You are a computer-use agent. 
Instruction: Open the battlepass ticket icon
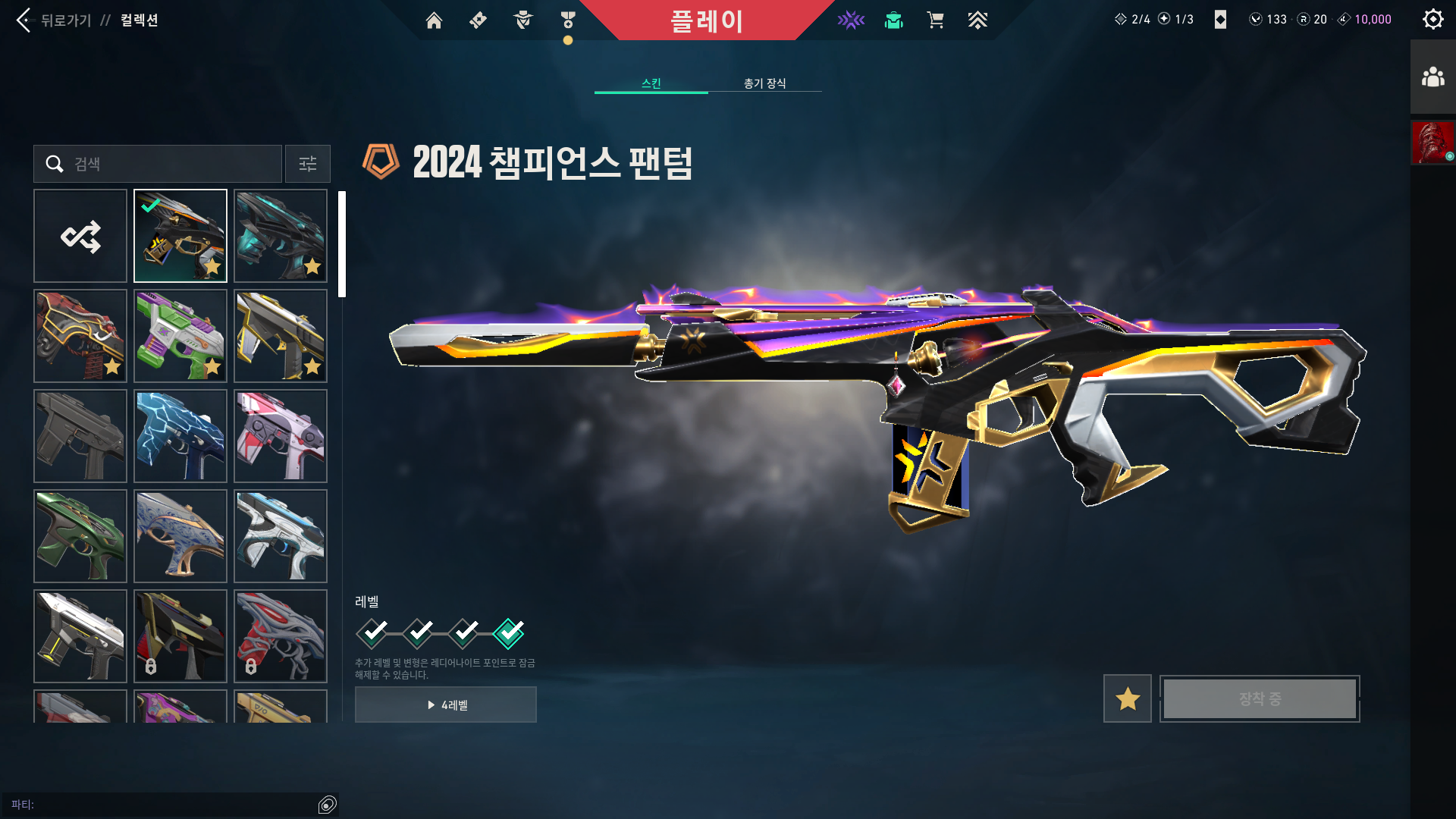pyautogui.click(x=477, y=20)
